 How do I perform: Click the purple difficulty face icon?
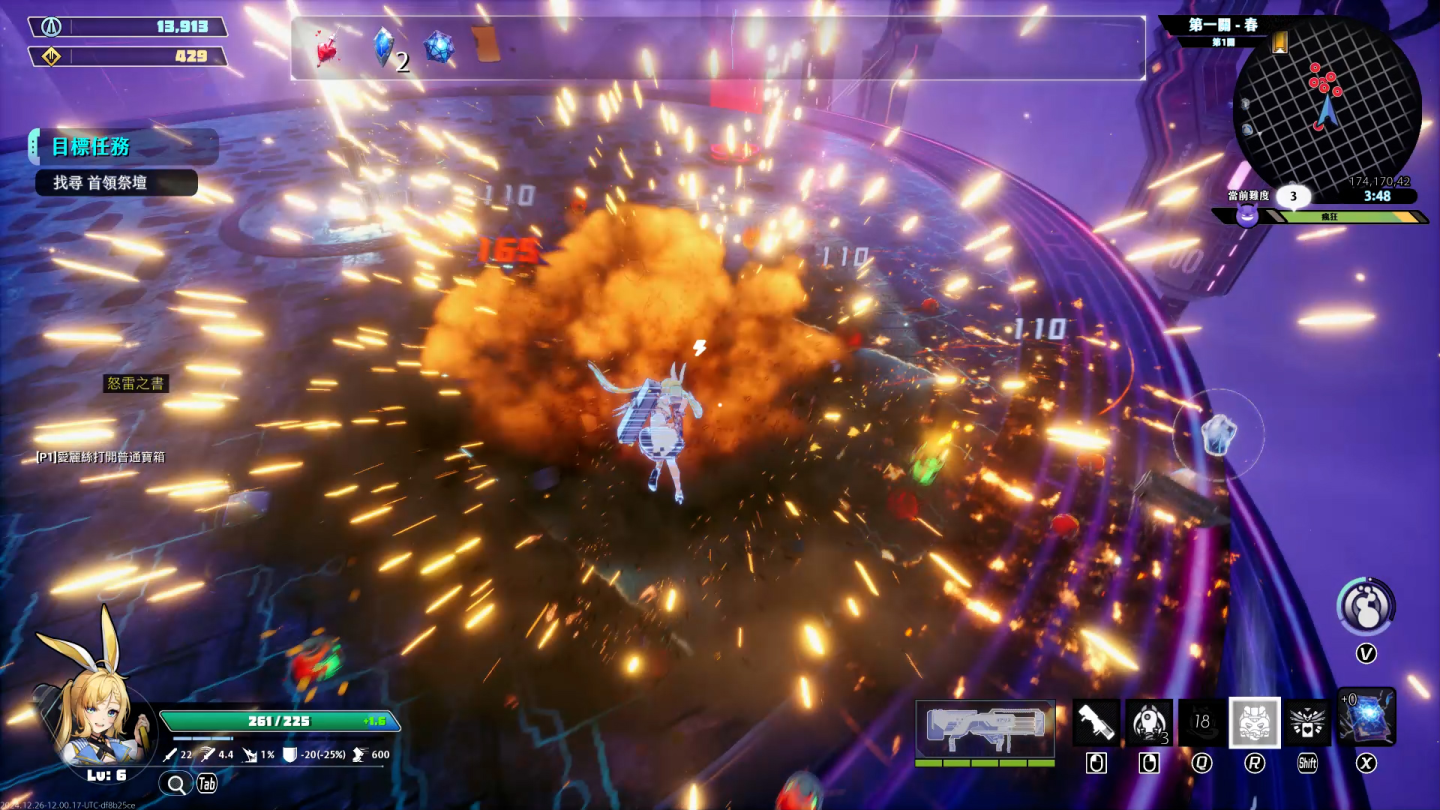[1247, 215]
